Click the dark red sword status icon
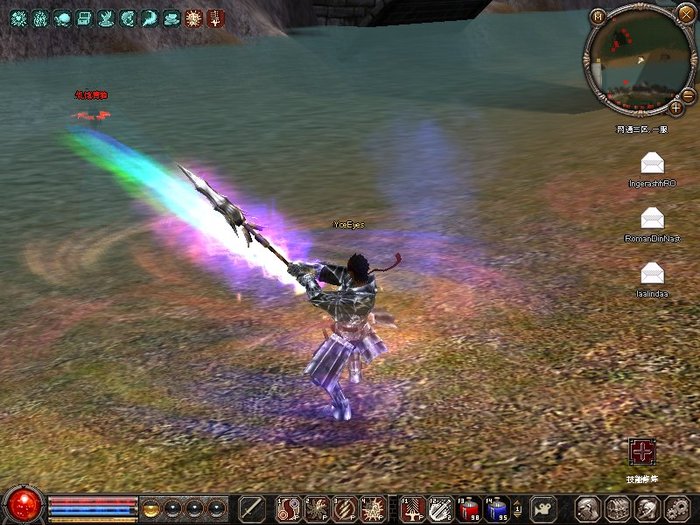Viewport: 700px width, 525px height. (x=215, y=17)
